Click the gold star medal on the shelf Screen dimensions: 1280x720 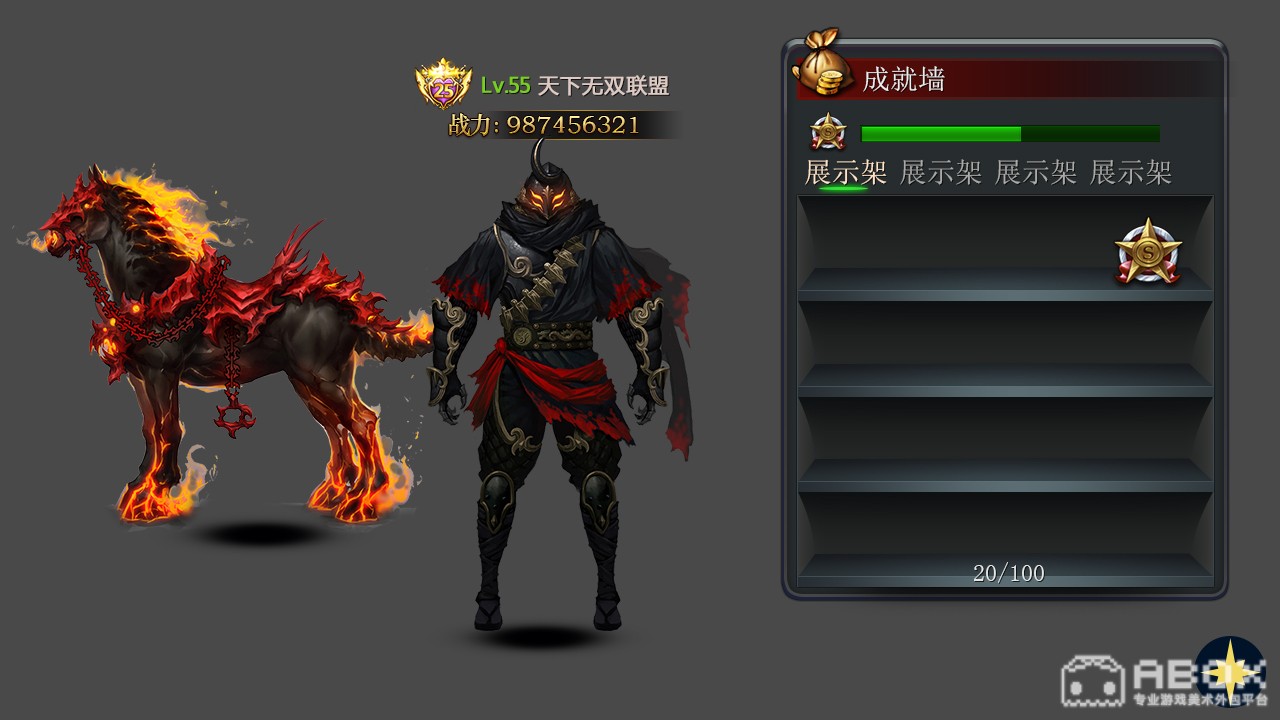tap(1148, 251)
